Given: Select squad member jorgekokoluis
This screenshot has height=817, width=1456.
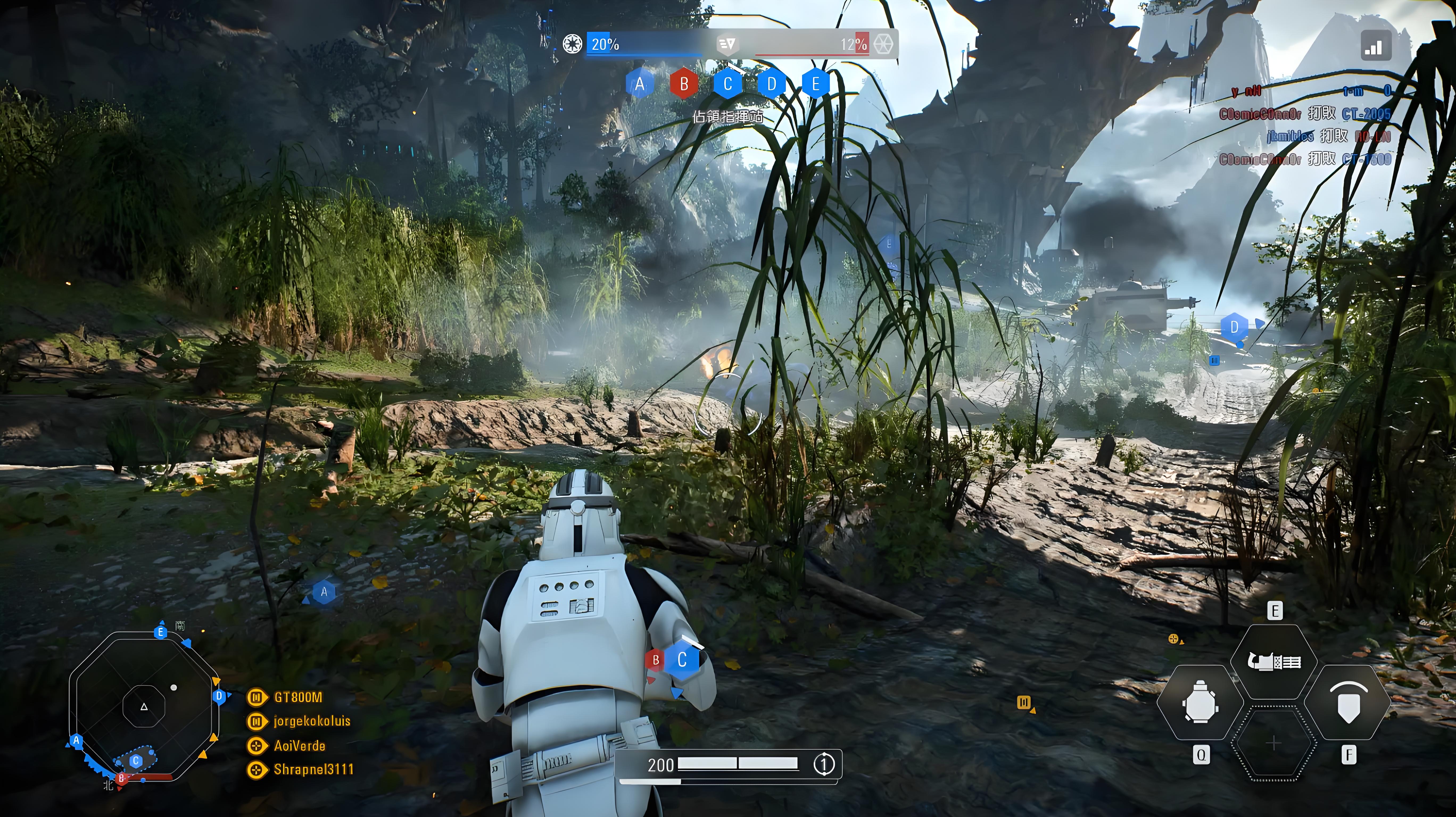Looking at the screenshot, I should pyautogui.click(x=311, y=721).
